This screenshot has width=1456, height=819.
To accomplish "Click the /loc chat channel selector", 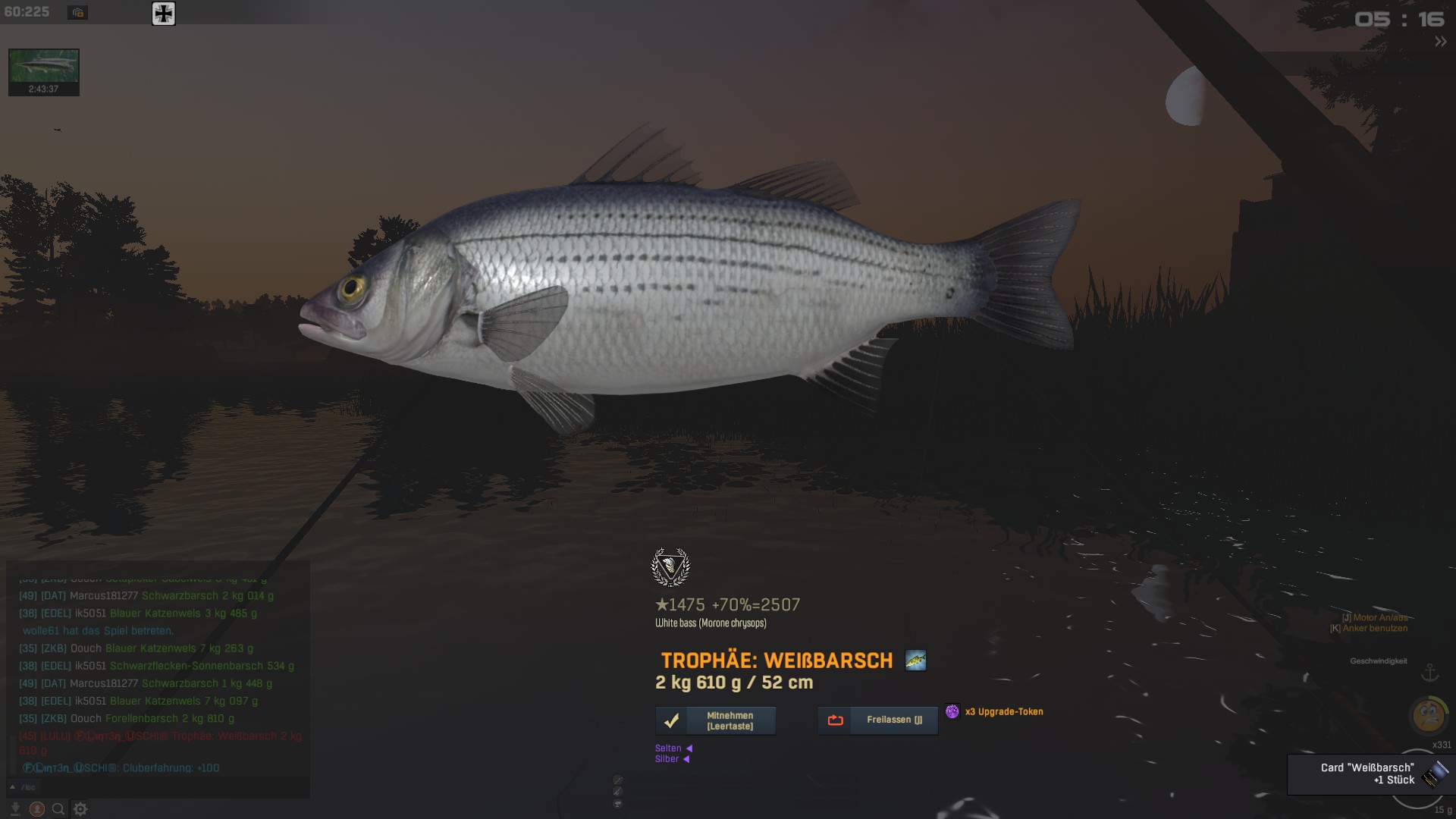I will 23,787.
